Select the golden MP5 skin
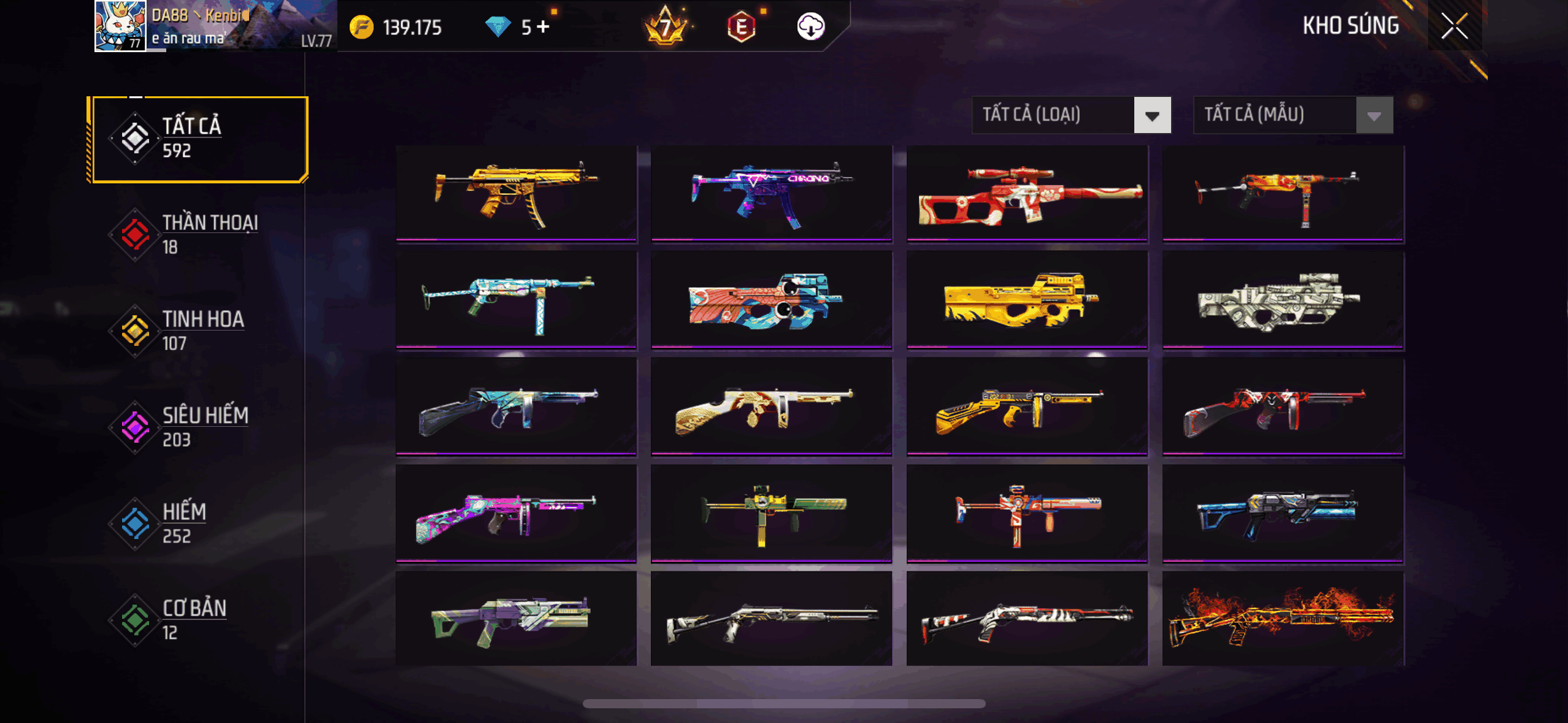The image size is (1568, 723). (516, 193)
